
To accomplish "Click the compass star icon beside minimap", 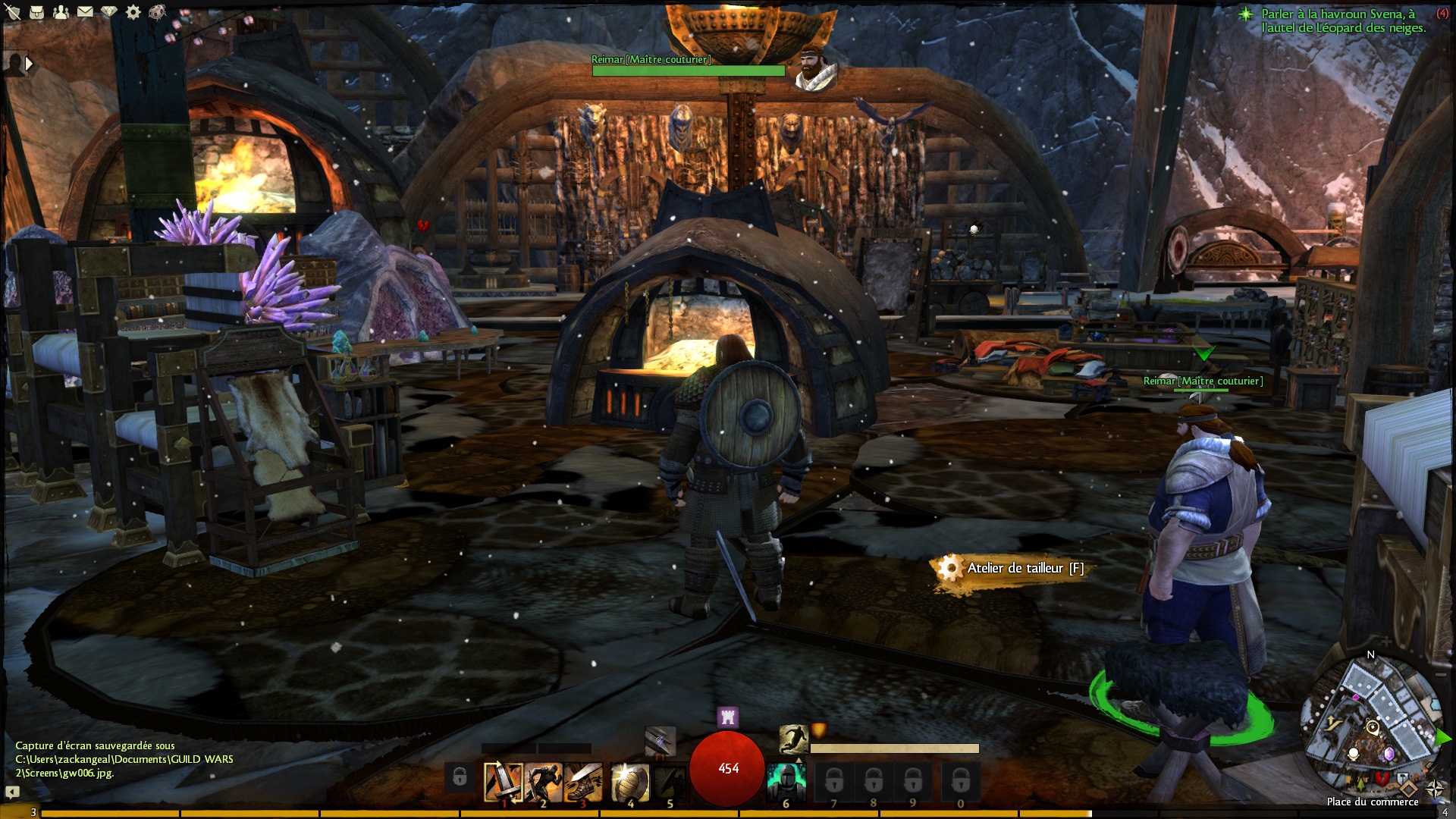I will (x=1434, y=790).
